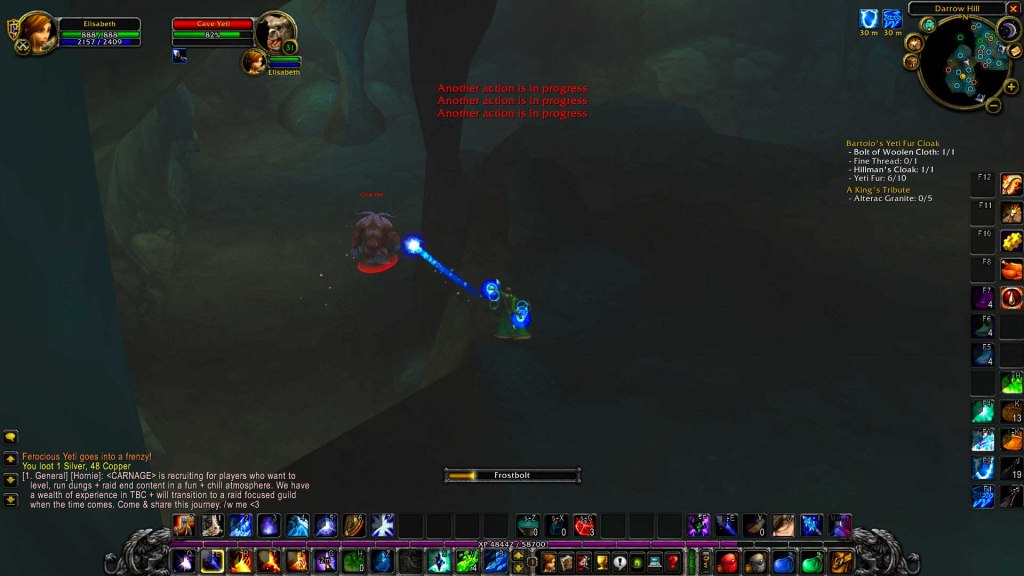
Task: Click the character info portrait micro button
Action: [x=549, y=562]
